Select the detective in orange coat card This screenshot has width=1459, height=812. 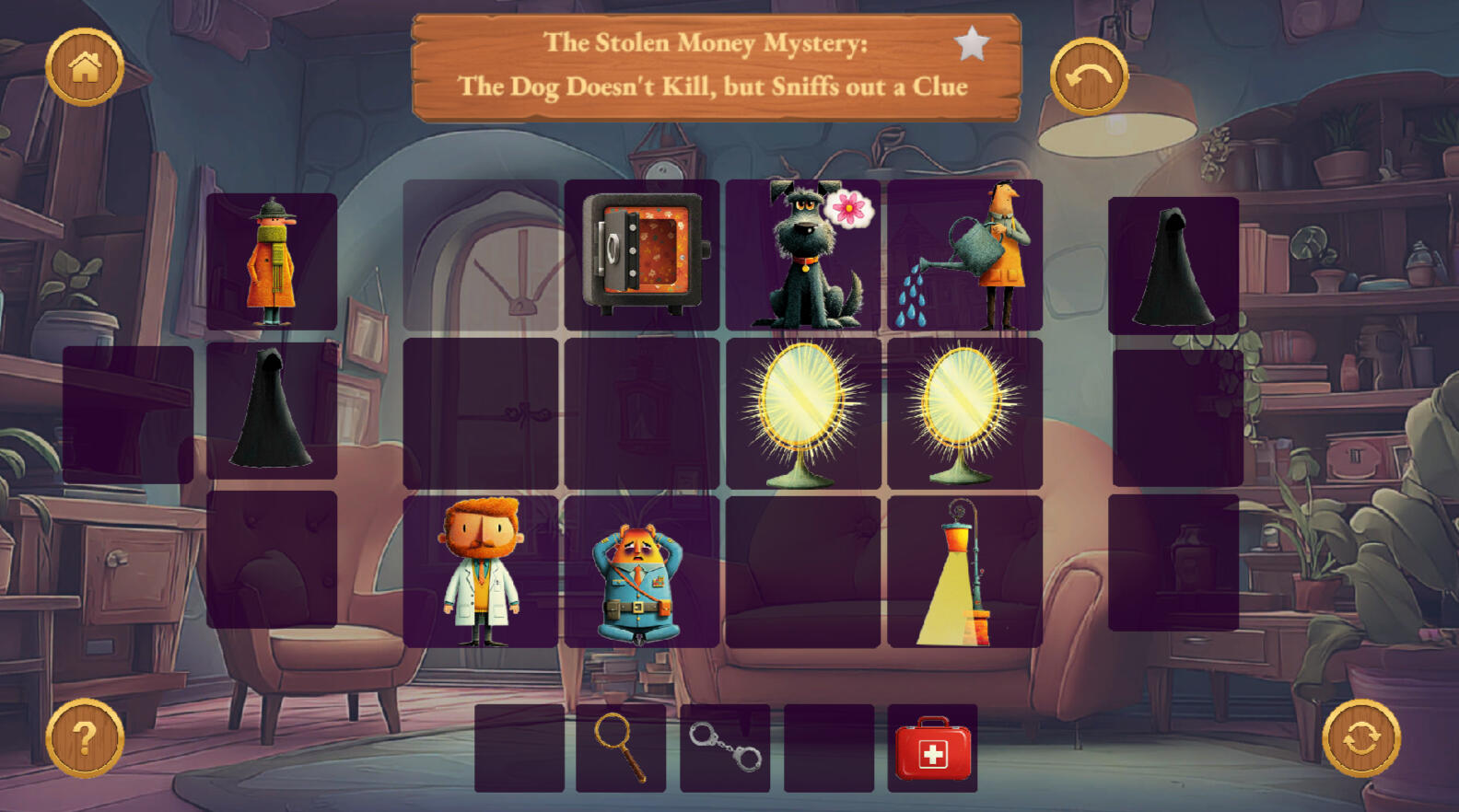(x=272, y=261)
